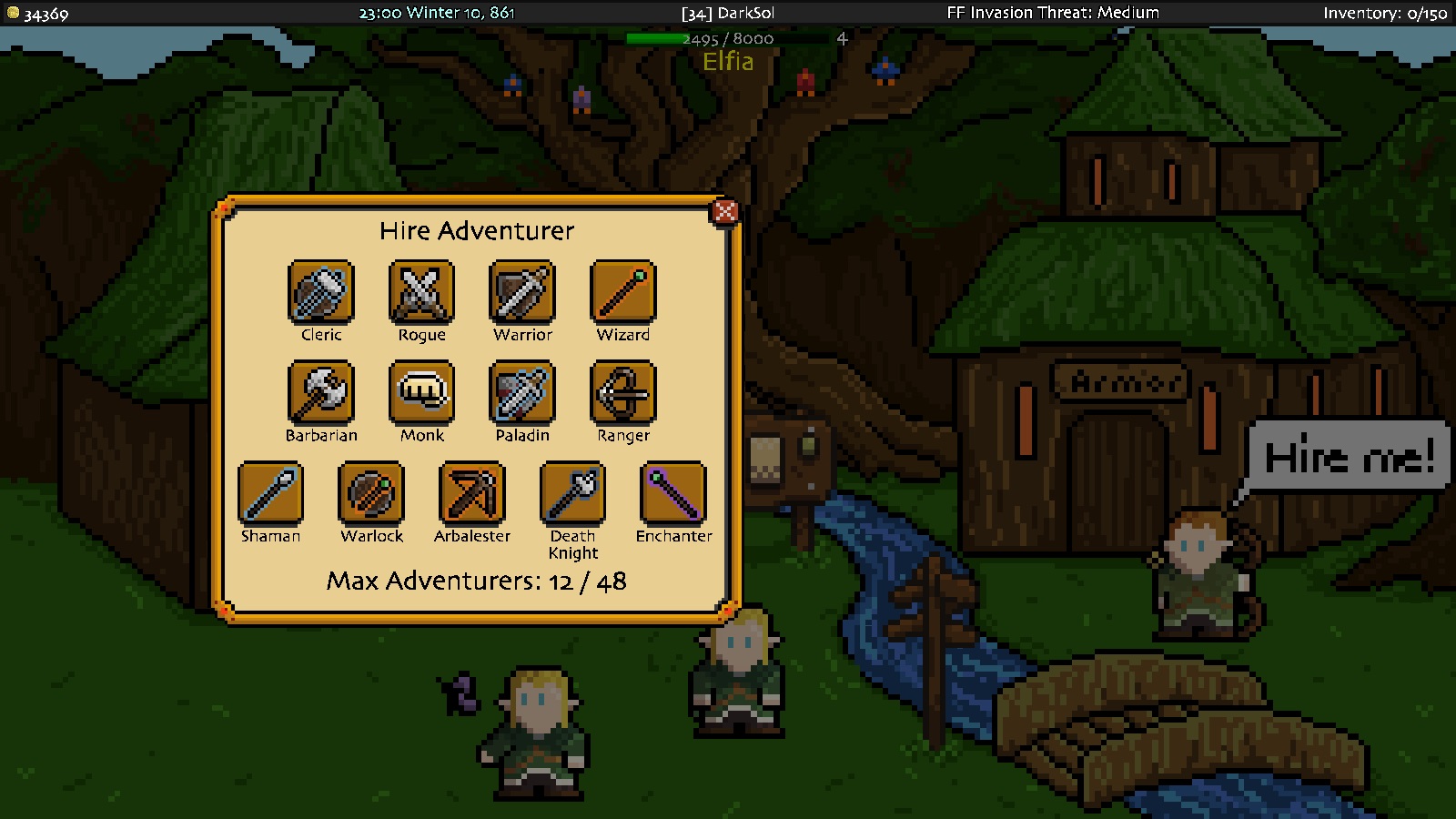Viewport: 1456px width, 819px height.
Task: Hire a Paladin adventurer
Action: click(x=522, y=393)
